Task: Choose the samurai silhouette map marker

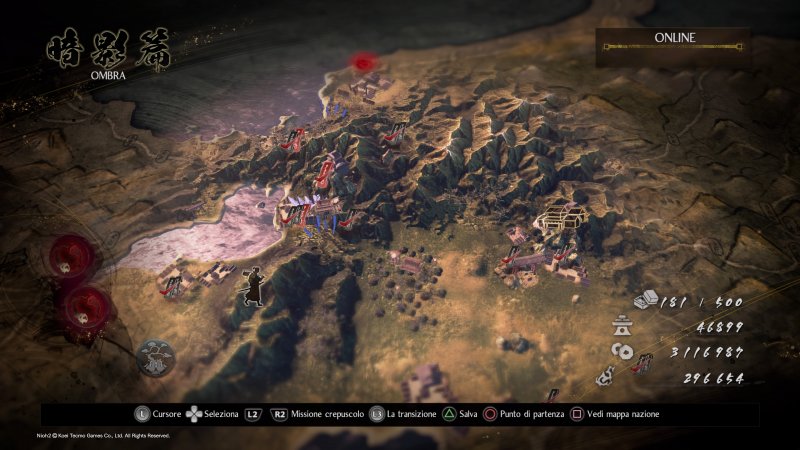Action: [x=251, y=287]
